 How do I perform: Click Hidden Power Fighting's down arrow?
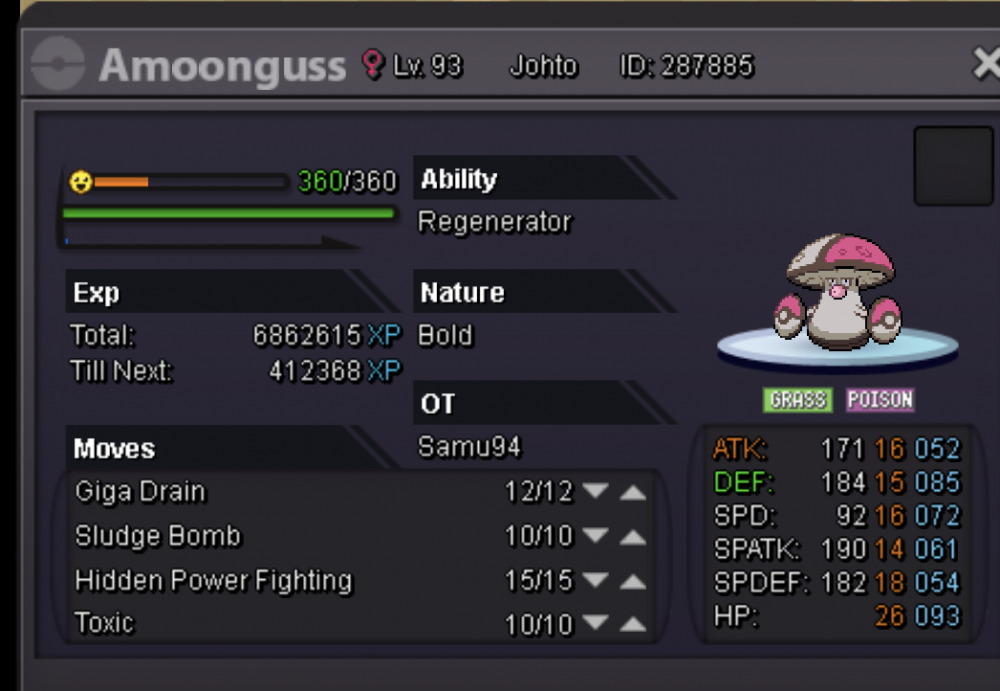coord(596,581)
